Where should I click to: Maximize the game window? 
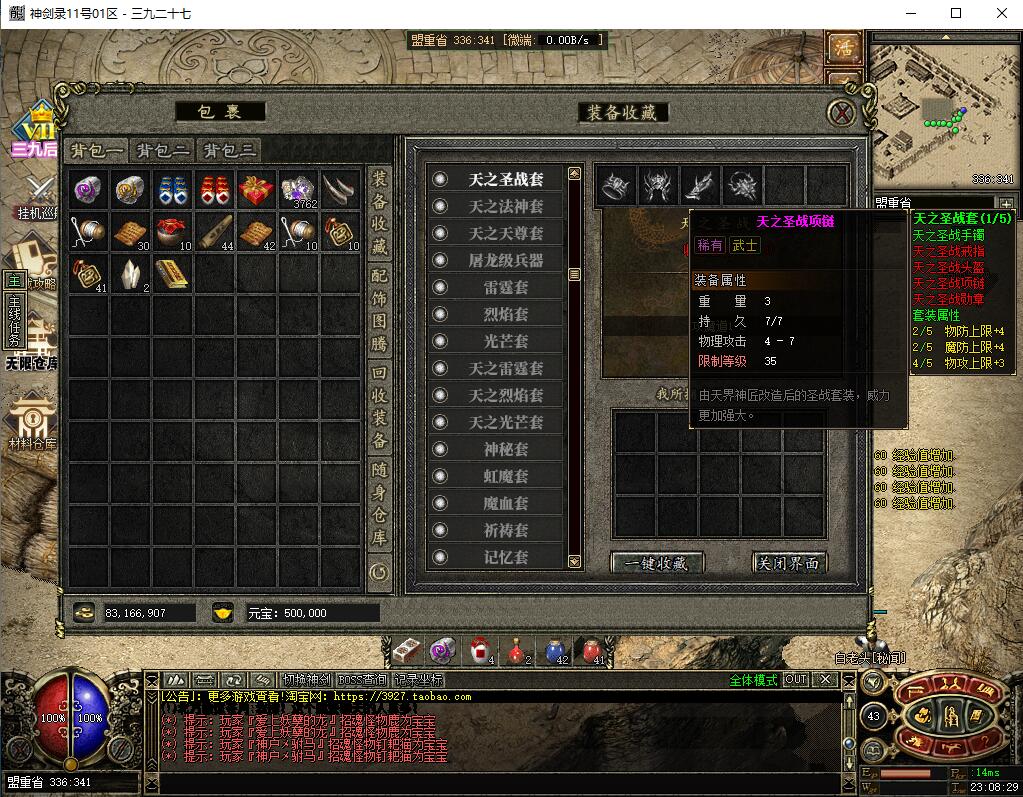pyautogui.click(x=955, y=13)
